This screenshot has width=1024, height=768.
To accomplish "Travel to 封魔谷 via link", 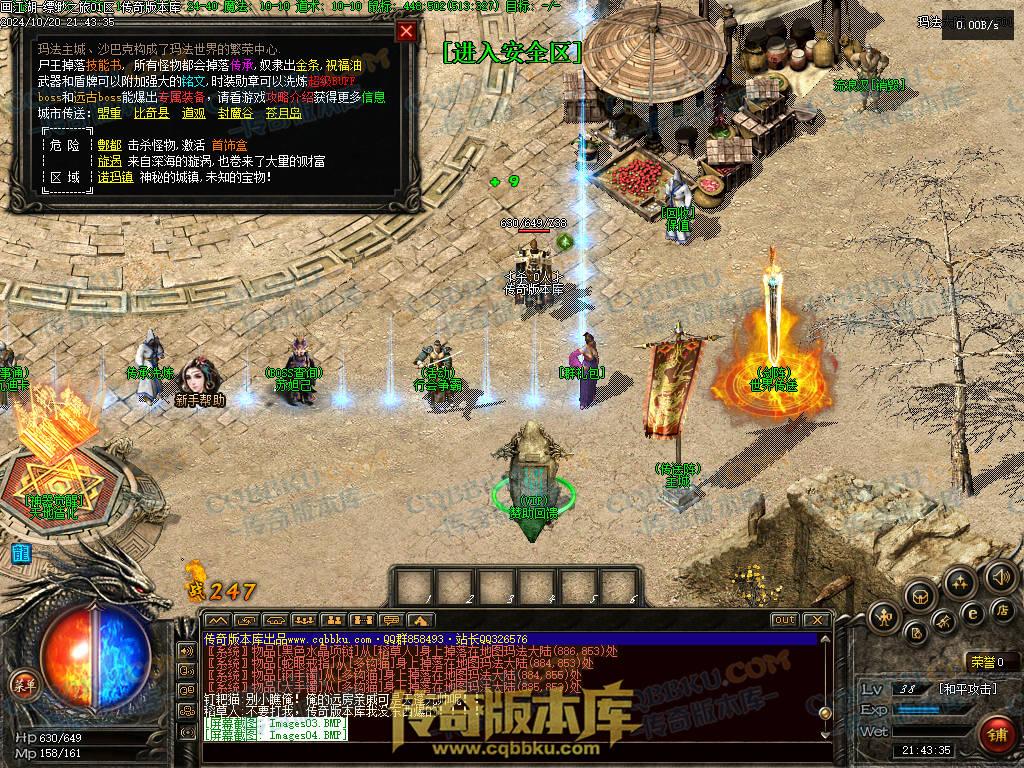I will [235, 113].
